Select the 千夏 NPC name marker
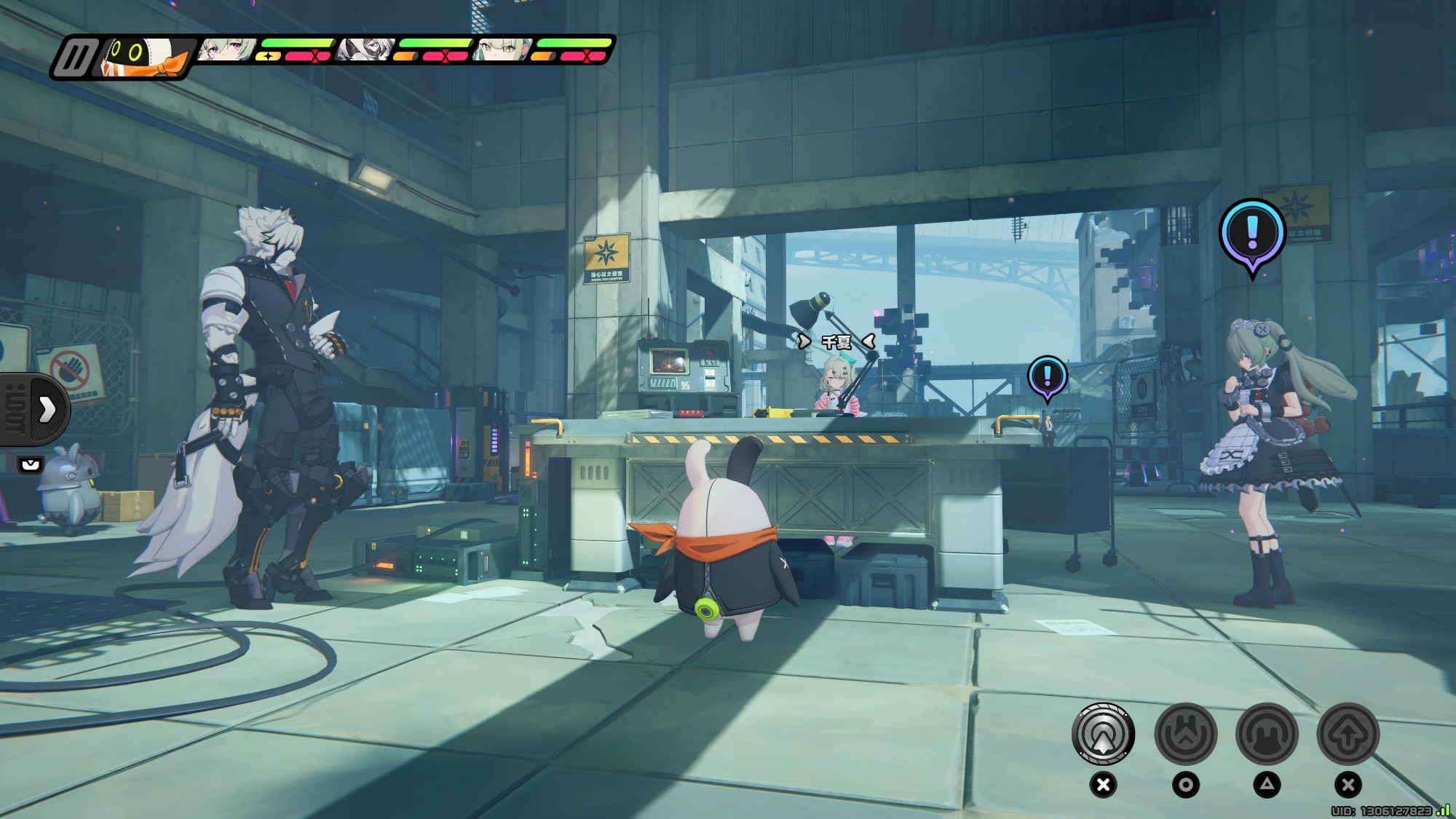The height and width of the screenshot is (819, 1456). (836, 341)
